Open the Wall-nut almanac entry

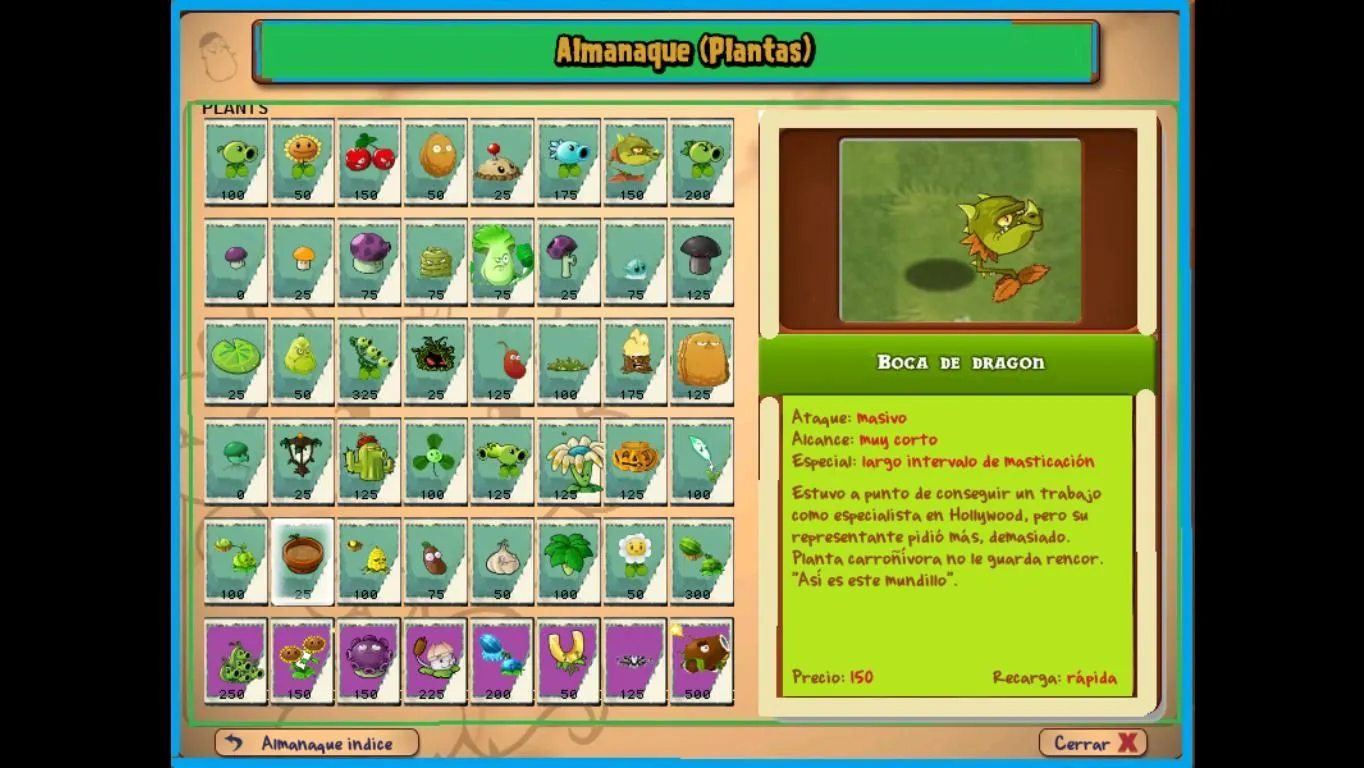tap(435, 160)
